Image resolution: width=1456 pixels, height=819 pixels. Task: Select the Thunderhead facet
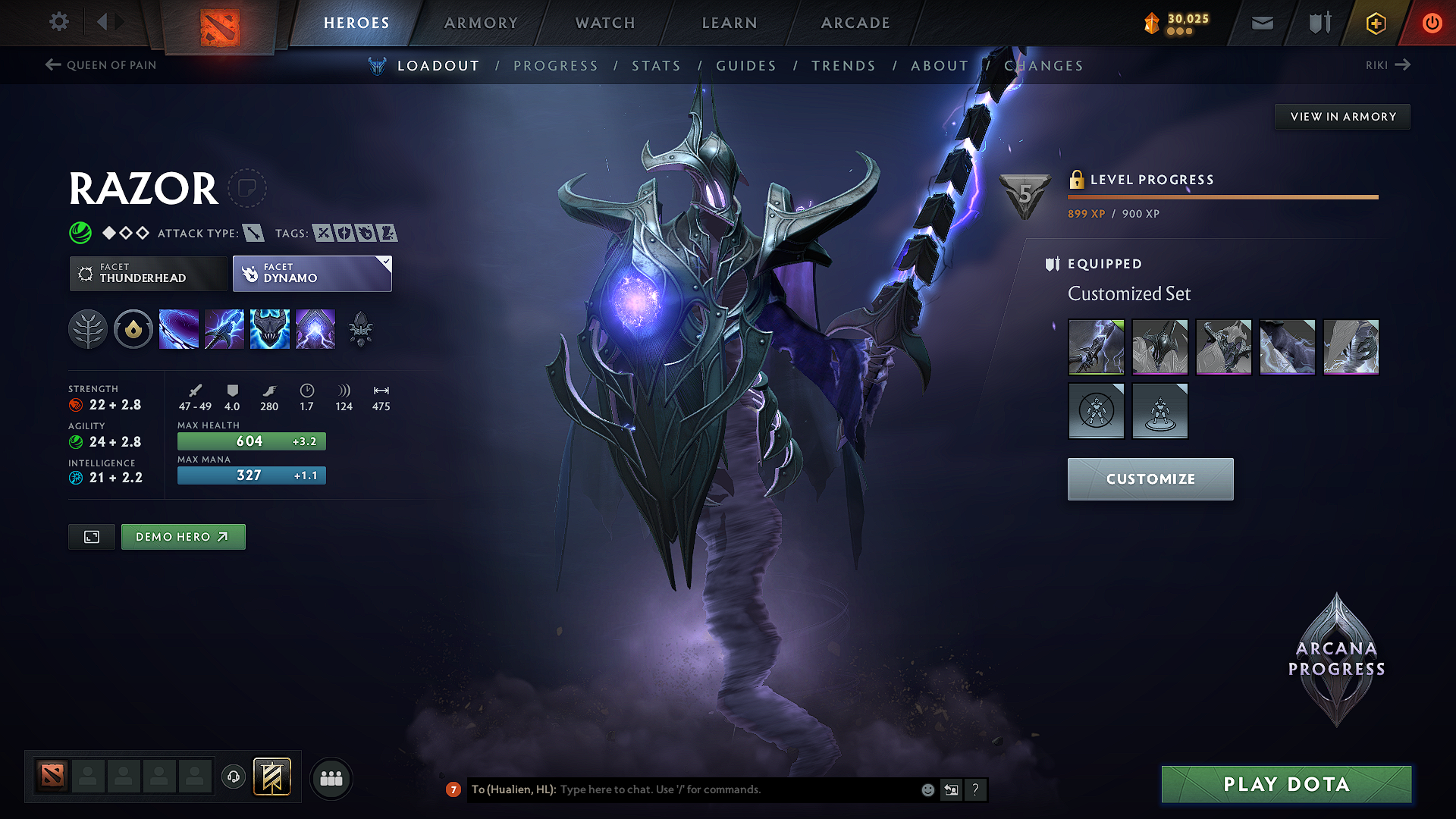(x=148, y=273)
